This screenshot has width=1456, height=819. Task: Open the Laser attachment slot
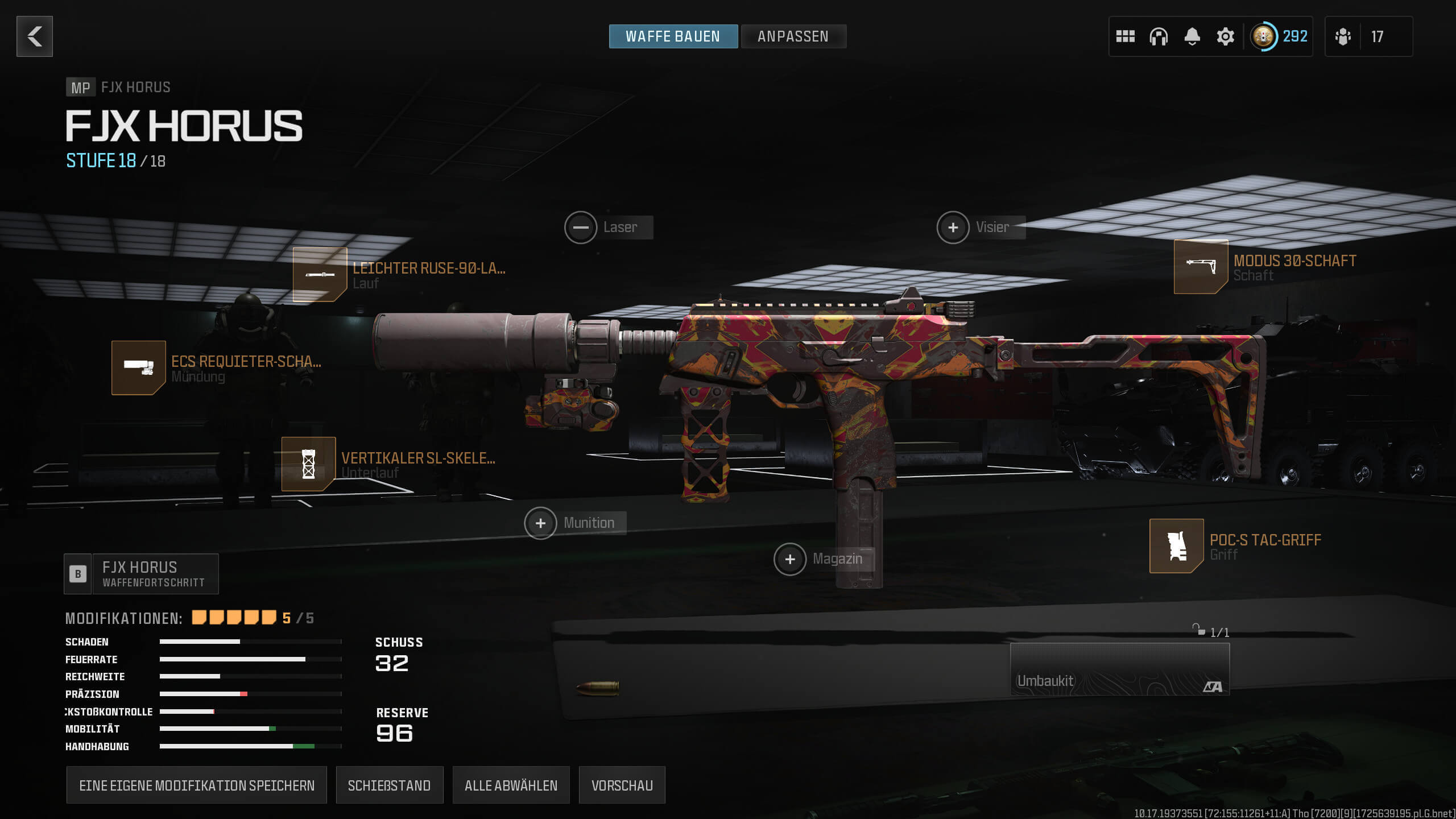click(581, 227)
